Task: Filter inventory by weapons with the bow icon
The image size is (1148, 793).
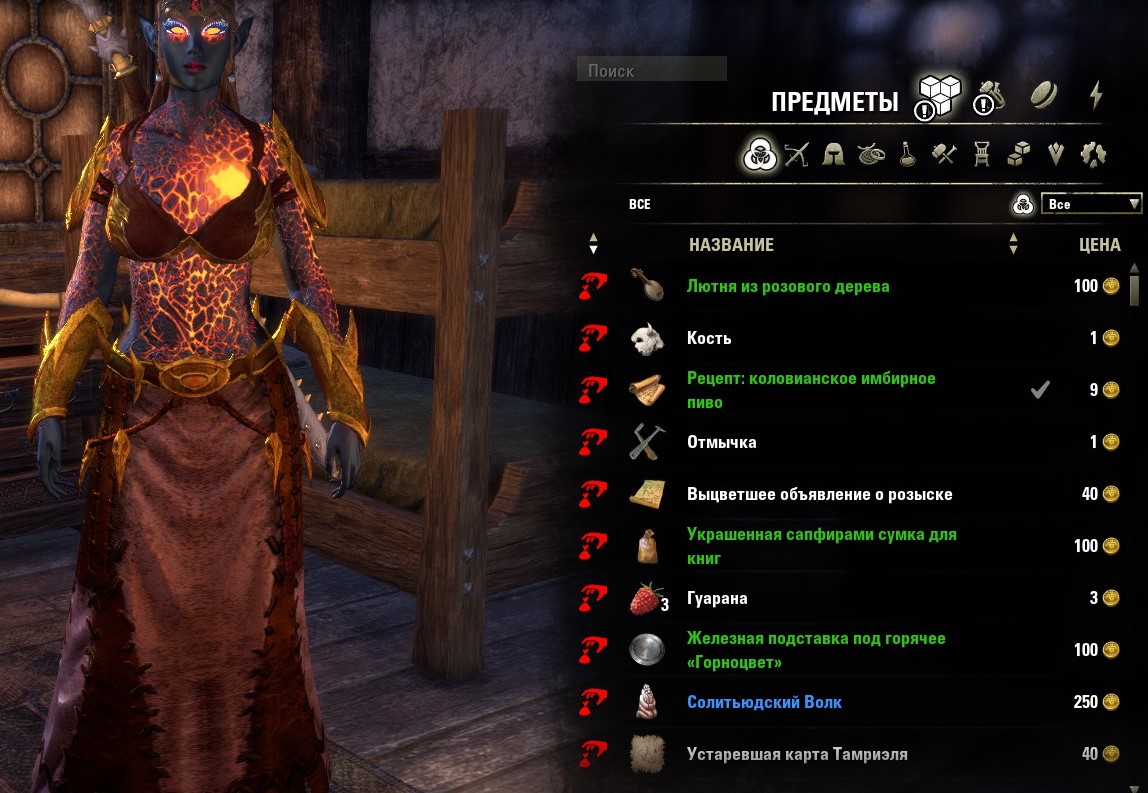Action: pyautogui.click(x=796, y=155)
